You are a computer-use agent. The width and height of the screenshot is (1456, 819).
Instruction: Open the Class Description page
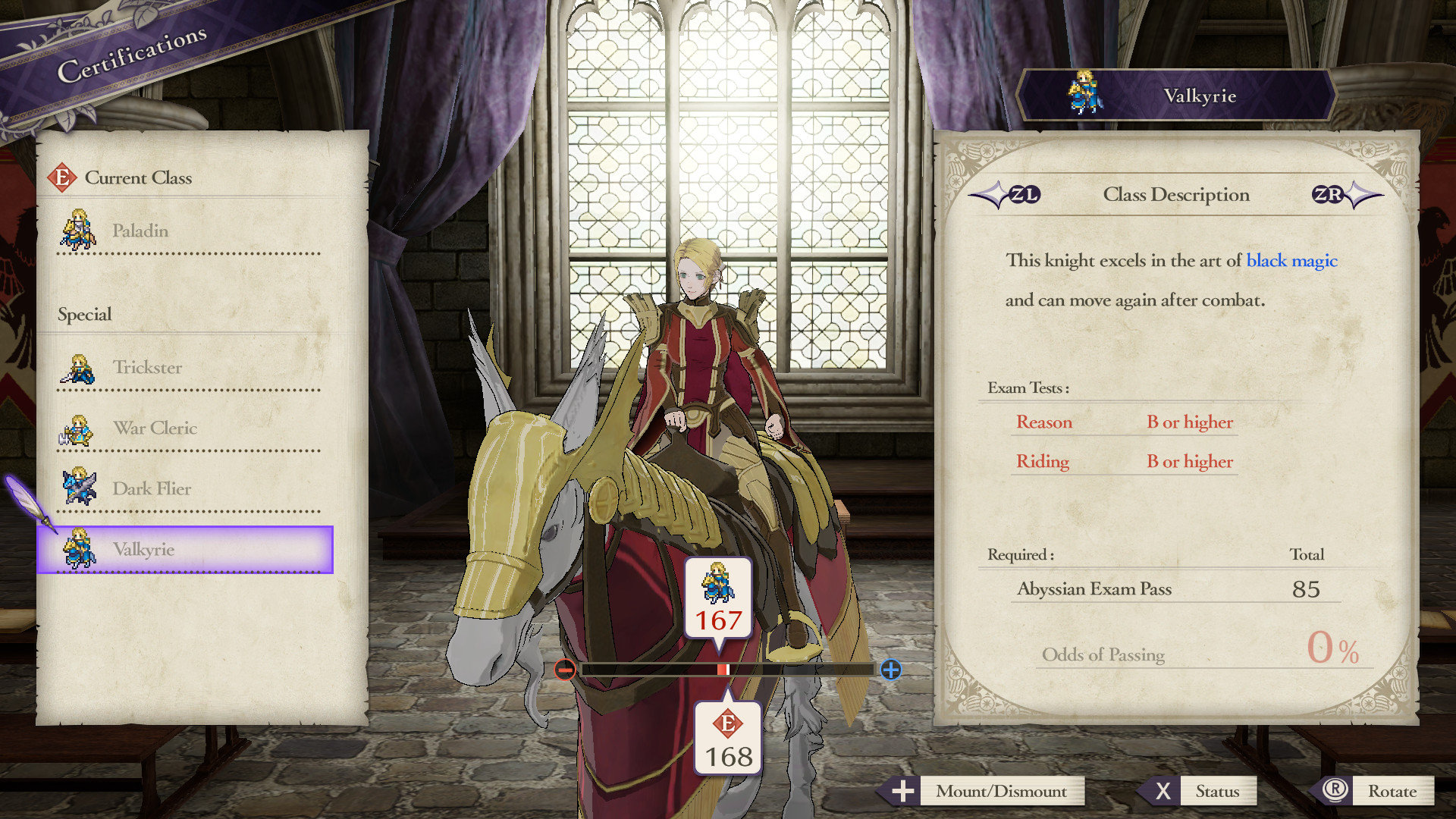[1175, 195]
